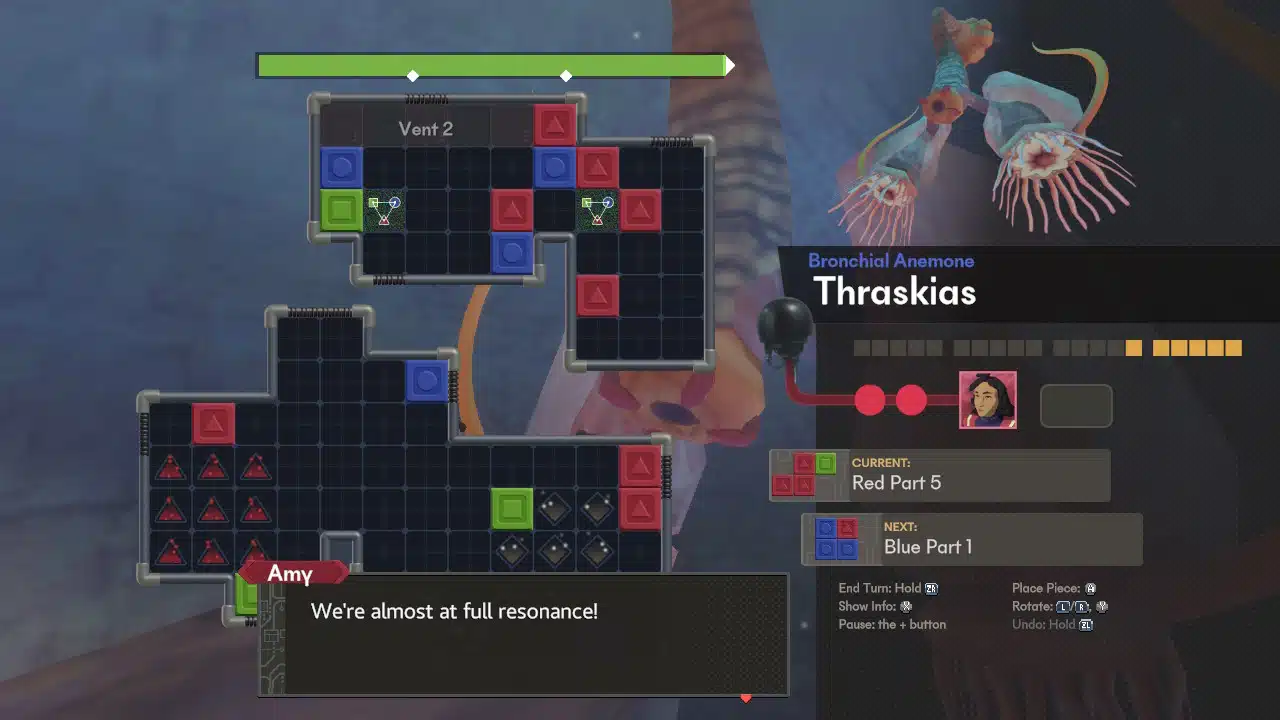Image resolution: width=1280 pixels, height=720 pixels.
Task: Click the Amy nameplate on the dialogue box
Action: pos(290,573)
